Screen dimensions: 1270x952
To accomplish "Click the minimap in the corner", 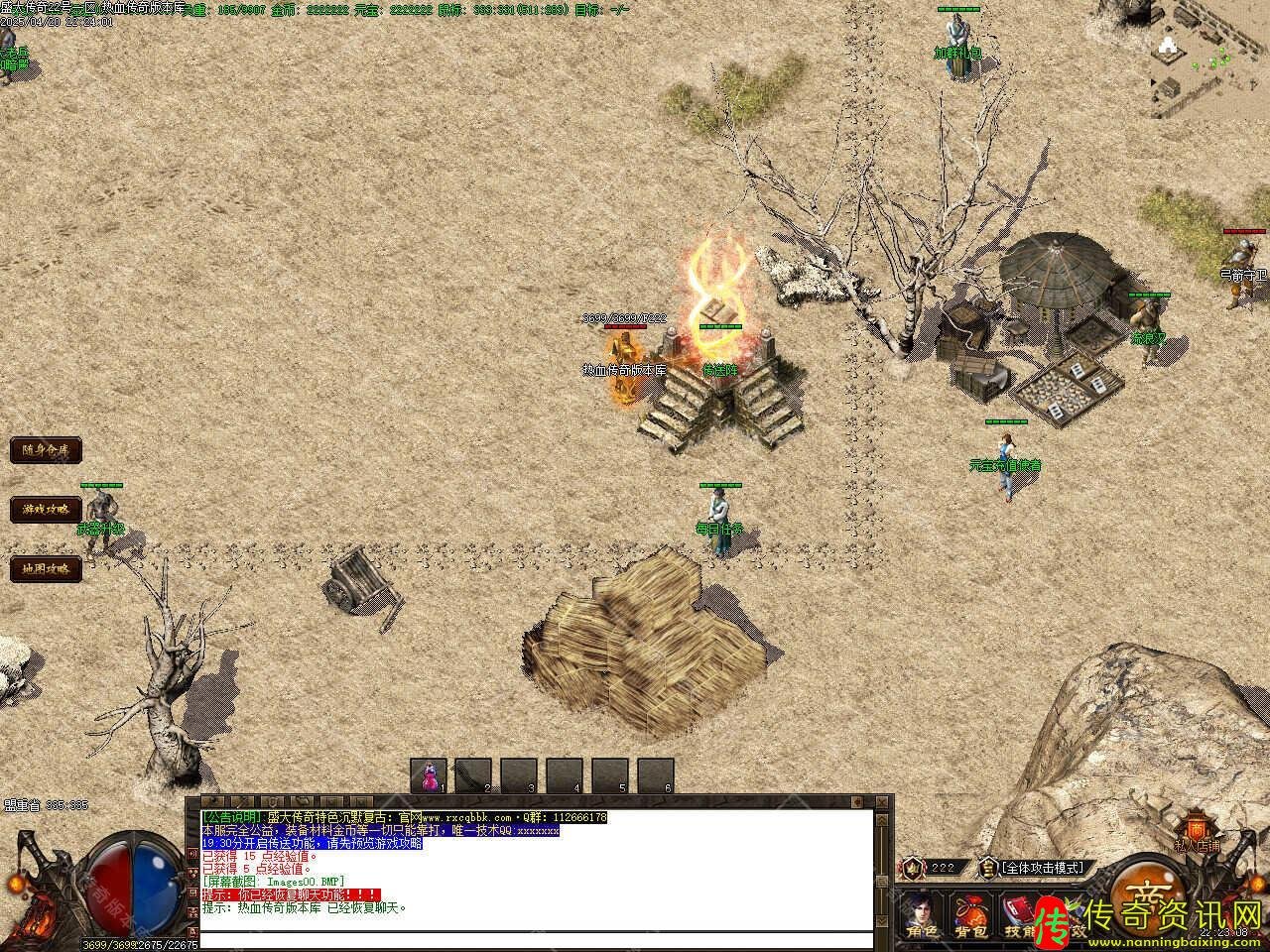I will pyautogui.click(x=1209, y=55).
